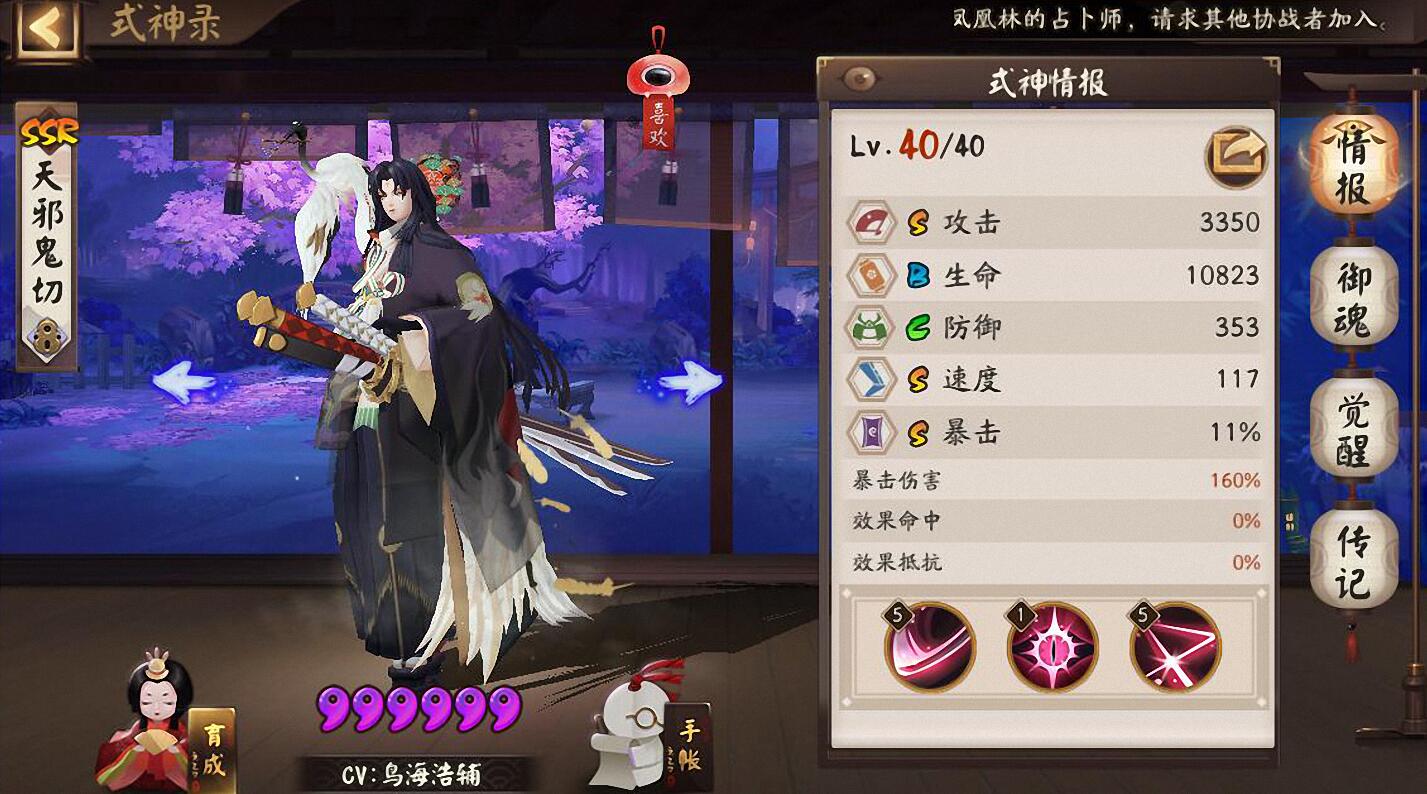Image resolution: width=1427 pixels, height=794 pixels.
Task: Open the second skill with eye emblem
Action: point(1053,647)
